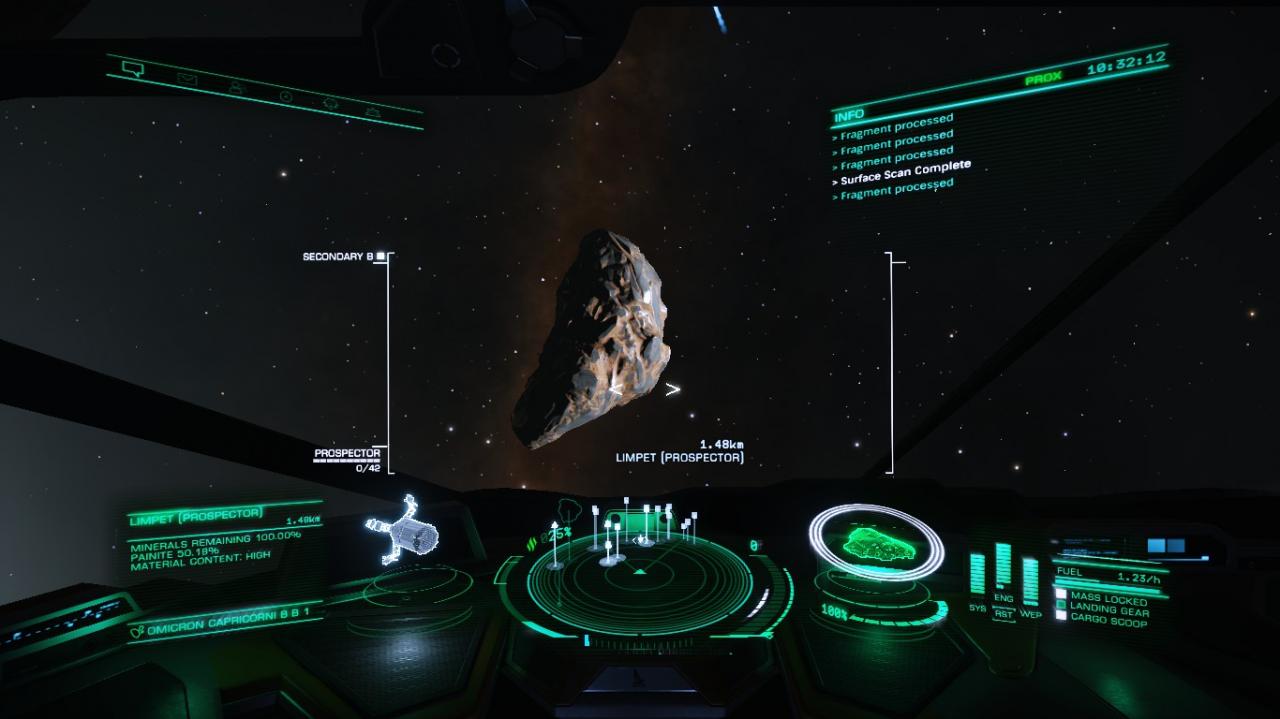Click the circular radar scanner
The image size is (1280, 719).
tap(640, 580)
